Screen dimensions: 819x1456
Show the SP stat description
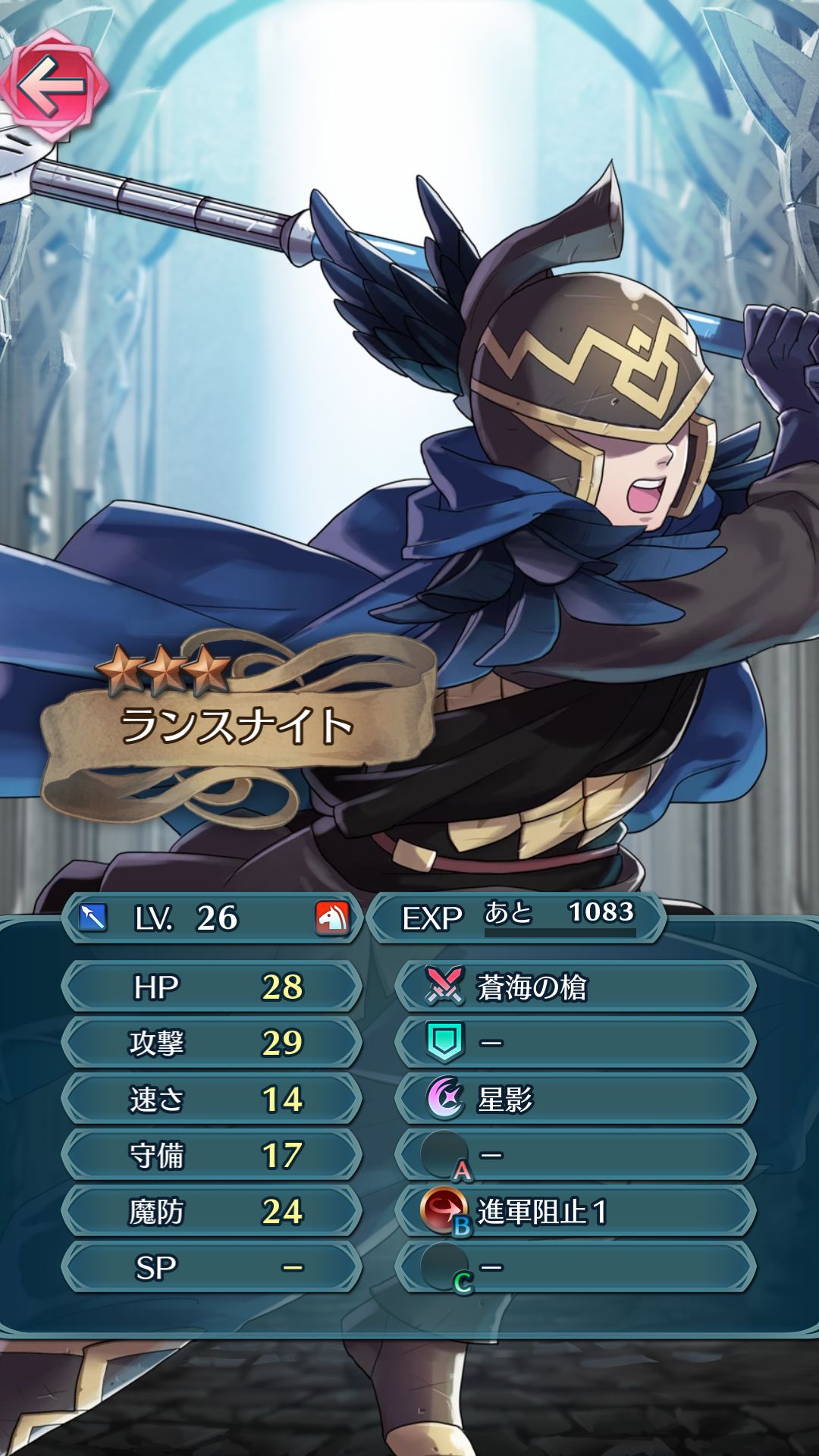[211, 1267]
